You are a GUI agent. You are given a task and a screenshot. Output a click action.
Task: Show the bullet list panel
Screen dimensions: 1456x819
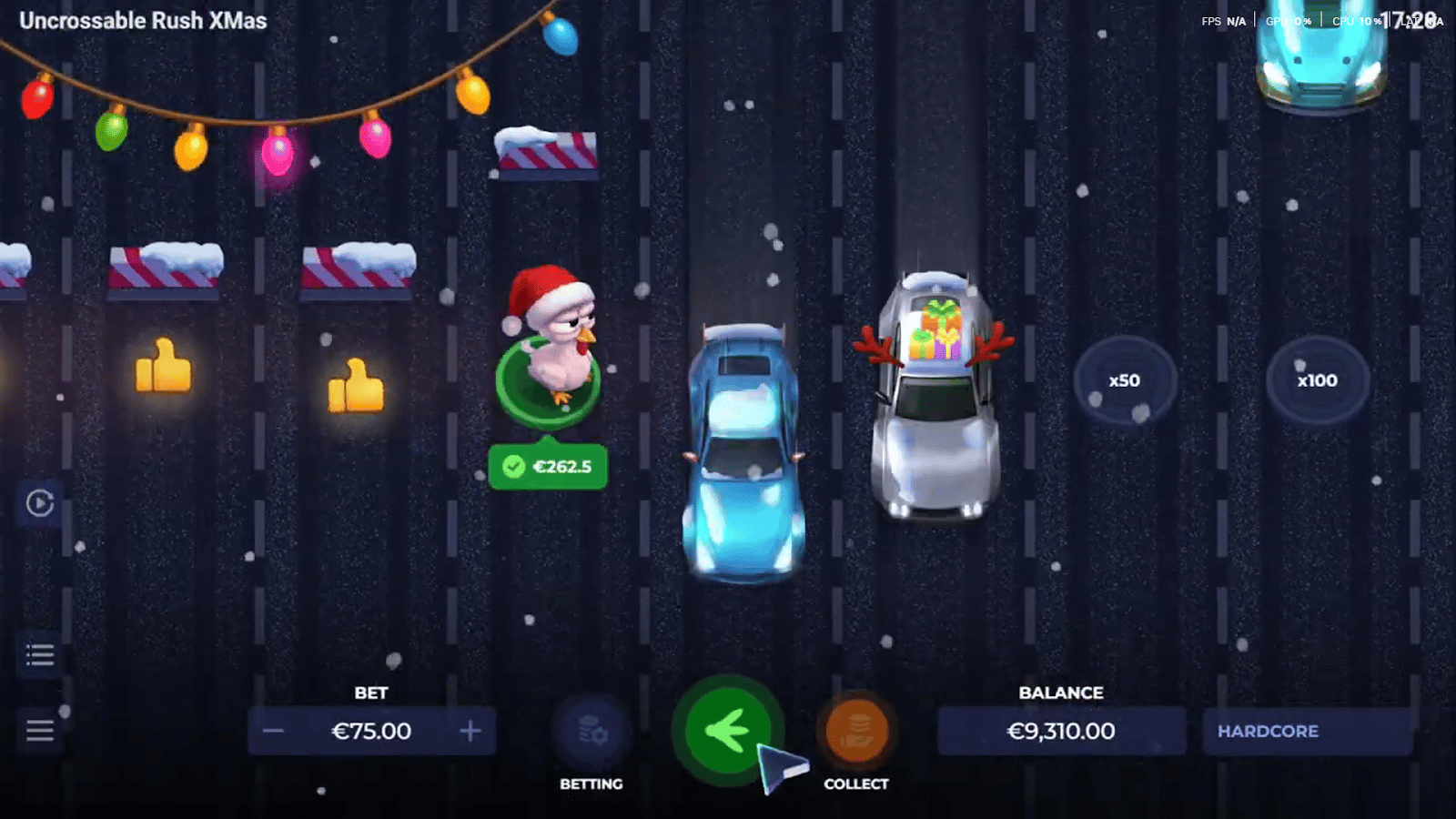tap(40, 654)
